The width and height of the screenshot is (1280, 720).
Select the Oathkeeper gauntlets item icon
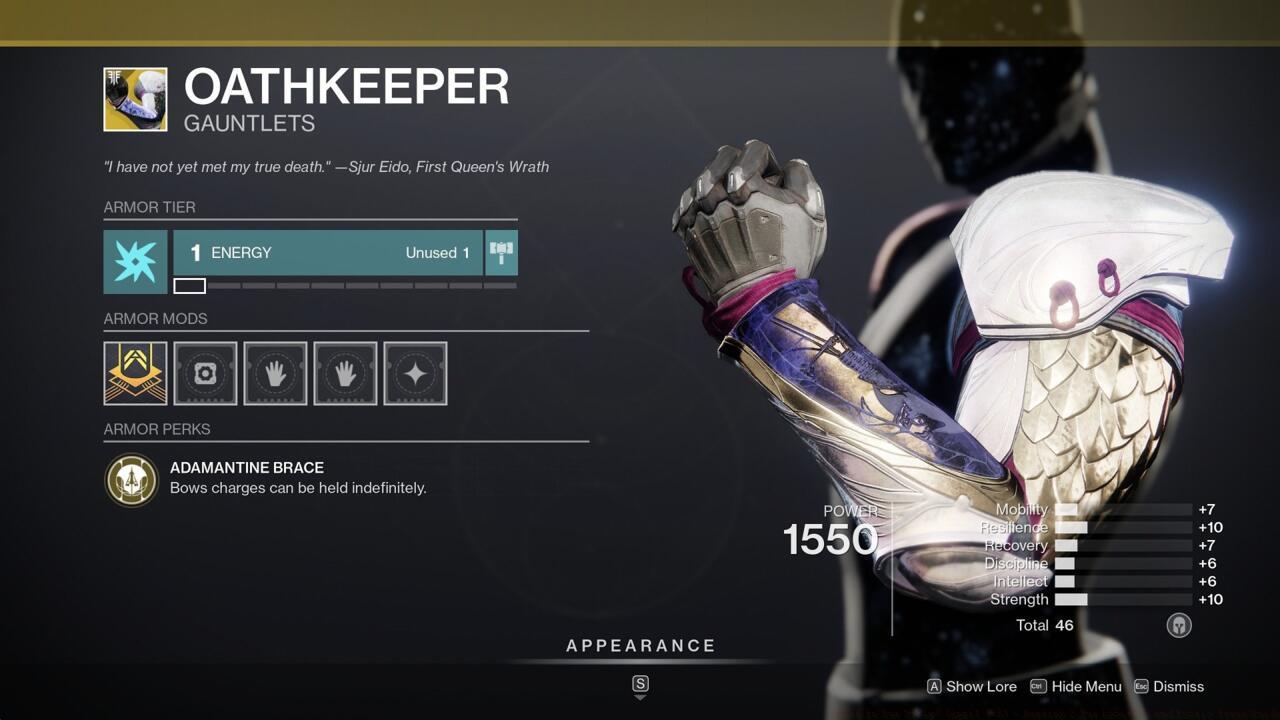coord(135,99)
